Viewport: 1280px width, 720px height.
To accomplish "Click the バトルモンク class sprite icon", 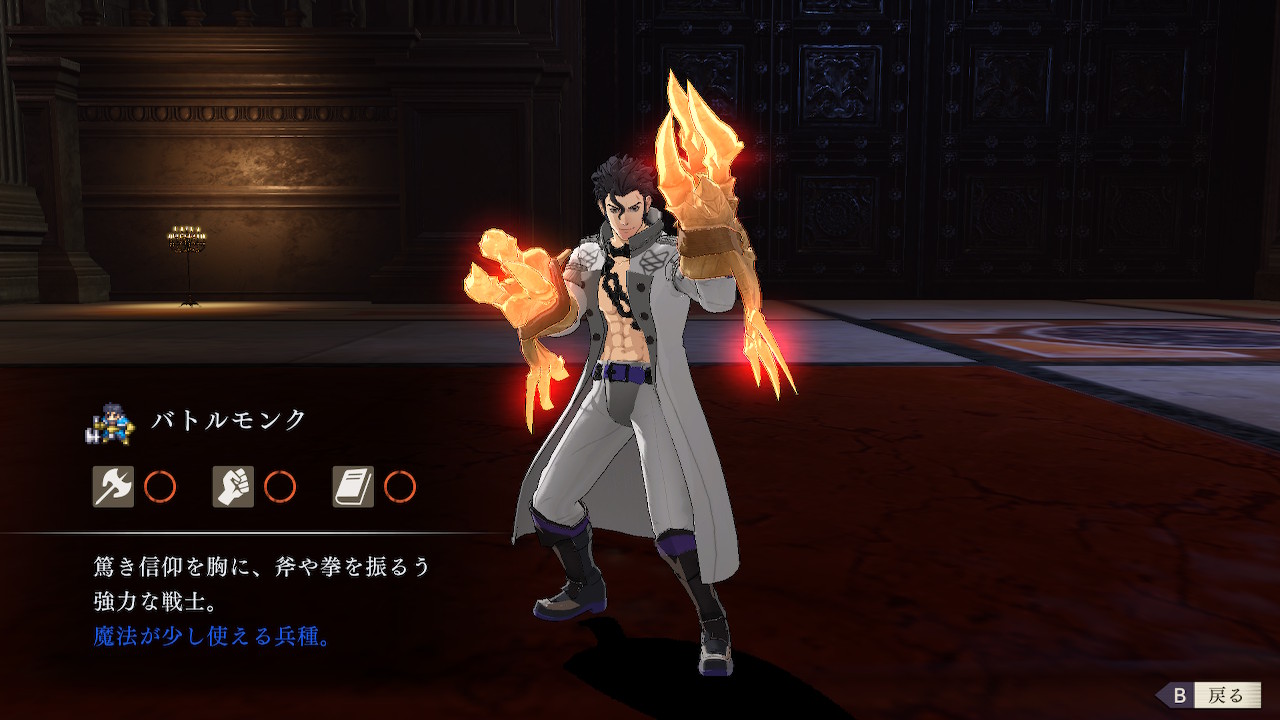I will coord(110,421).
